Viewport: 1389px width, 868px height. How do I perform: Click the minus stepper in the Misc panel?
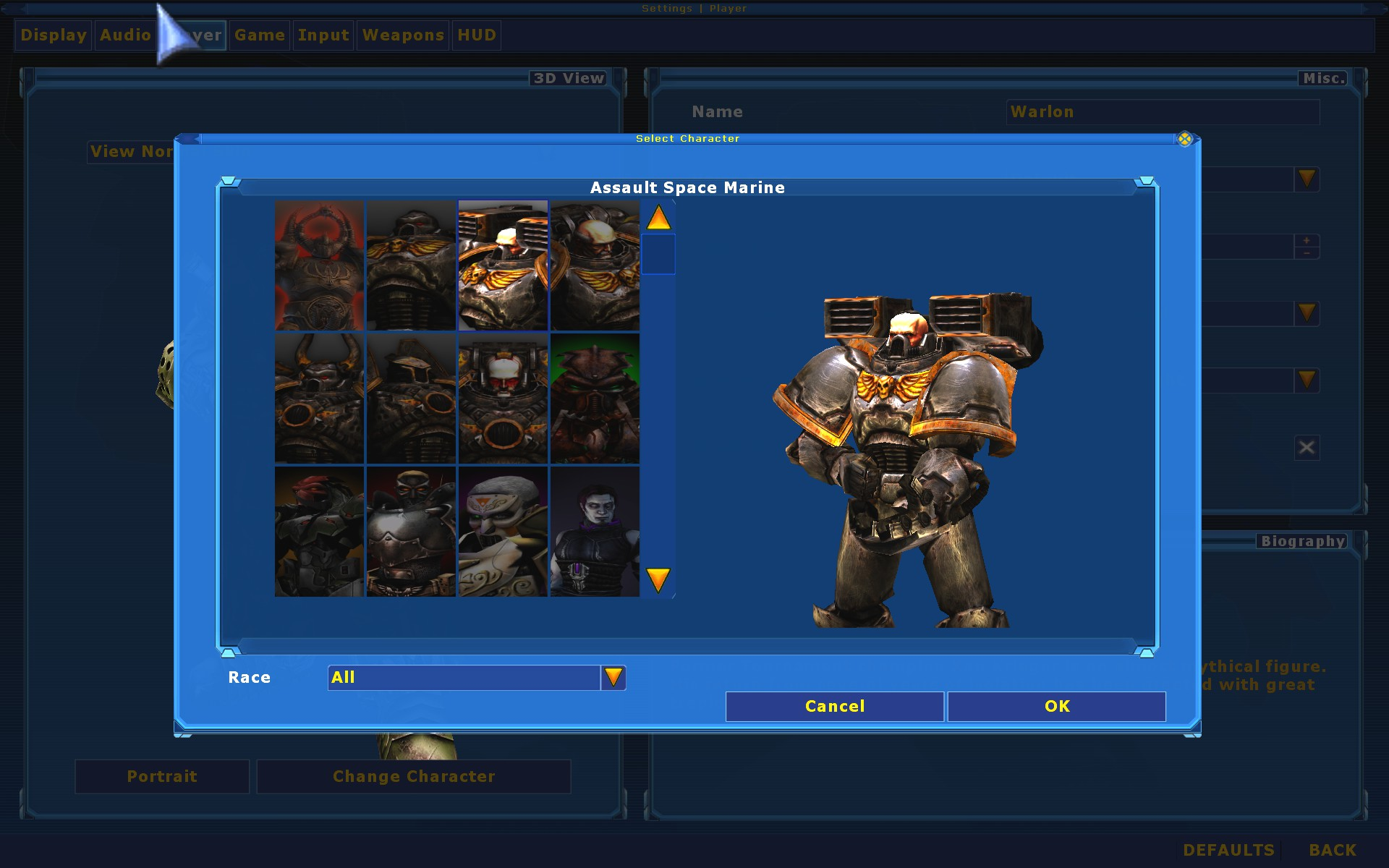(x=1307, y=253)
